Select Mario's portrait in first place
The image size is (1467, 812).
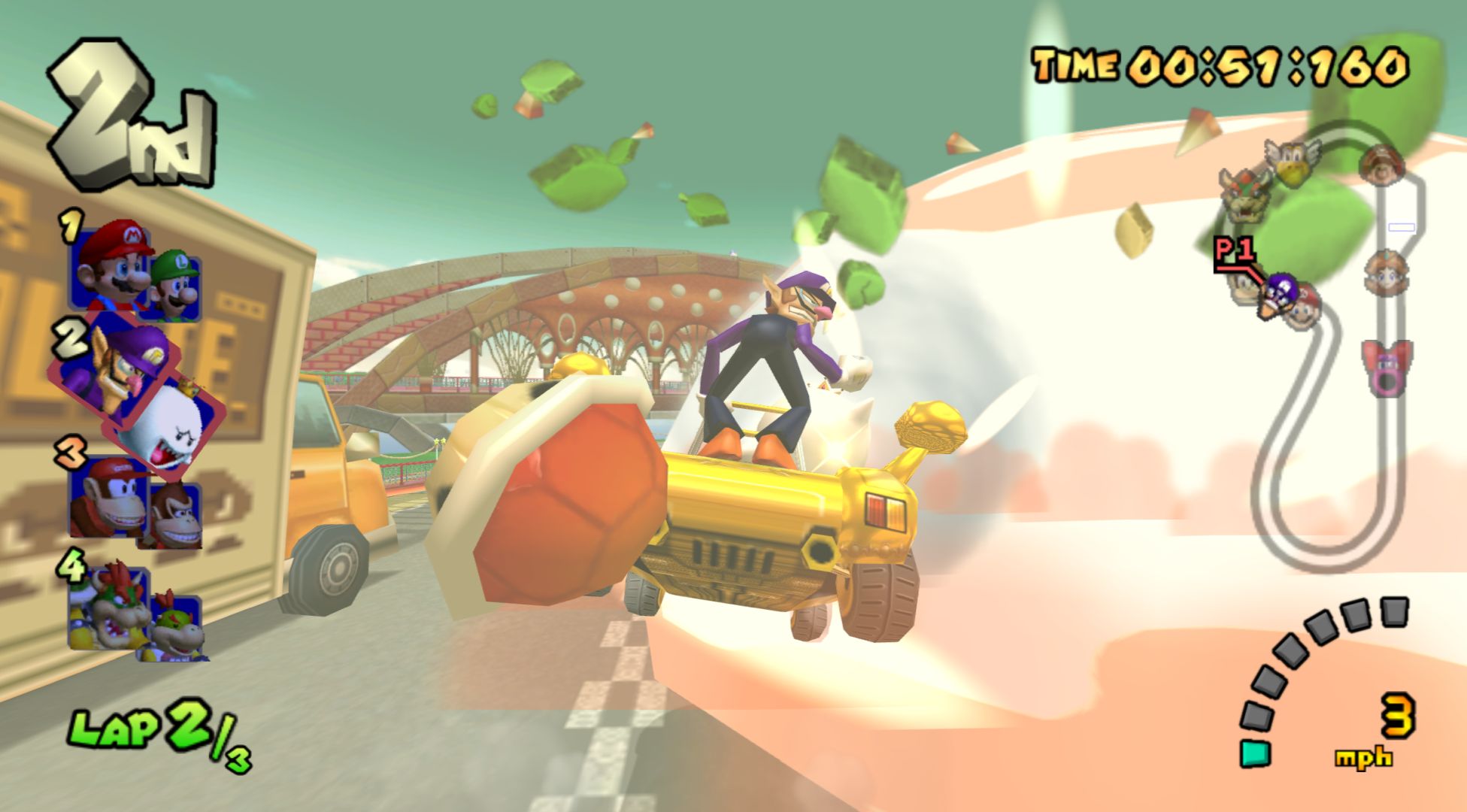(111, 263)
